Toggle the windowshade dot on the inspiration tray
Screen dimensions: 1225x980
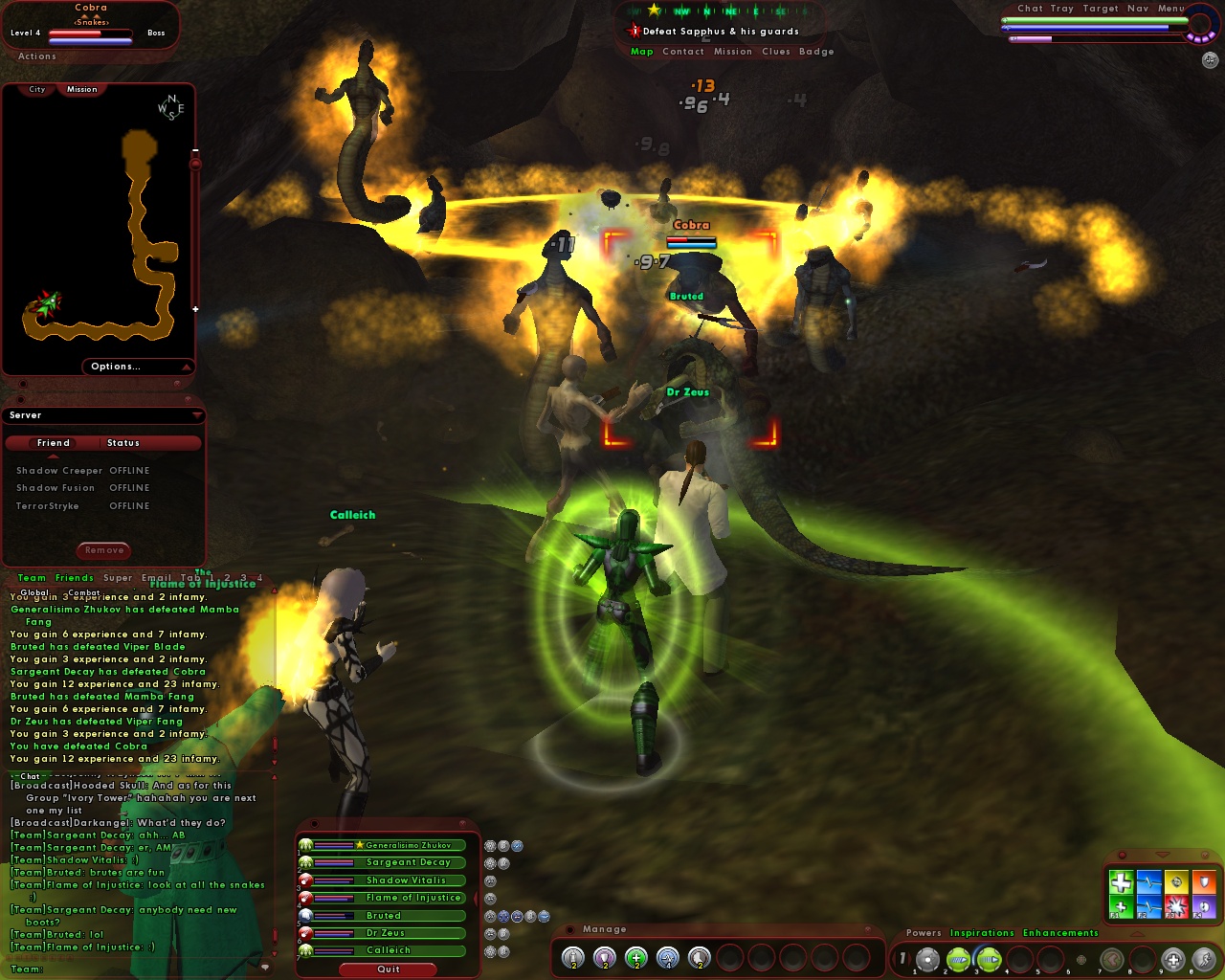tap(1123, 855)
